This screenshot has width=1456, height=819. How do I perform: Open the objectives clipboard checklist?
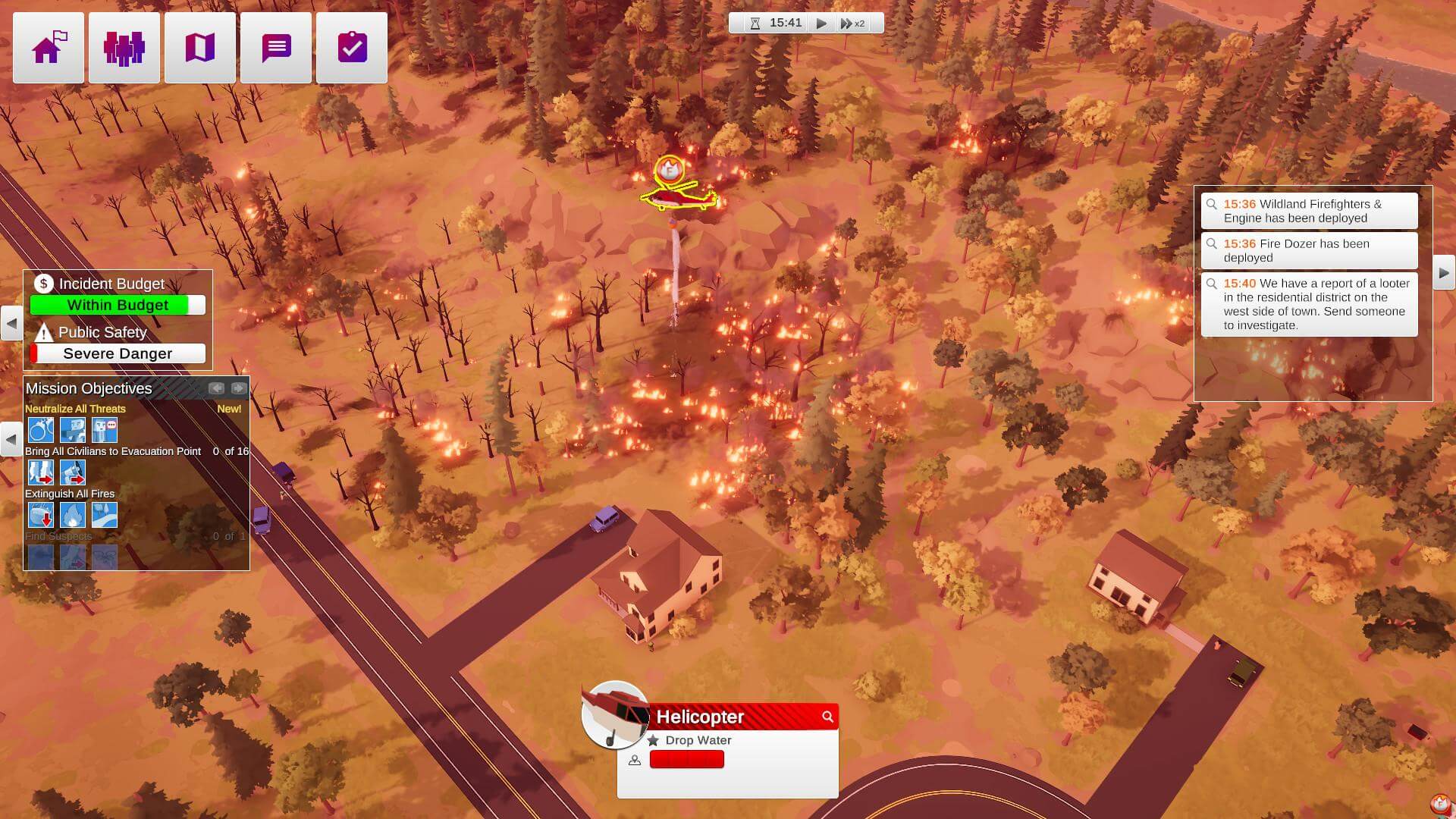[x=352, y=48]
